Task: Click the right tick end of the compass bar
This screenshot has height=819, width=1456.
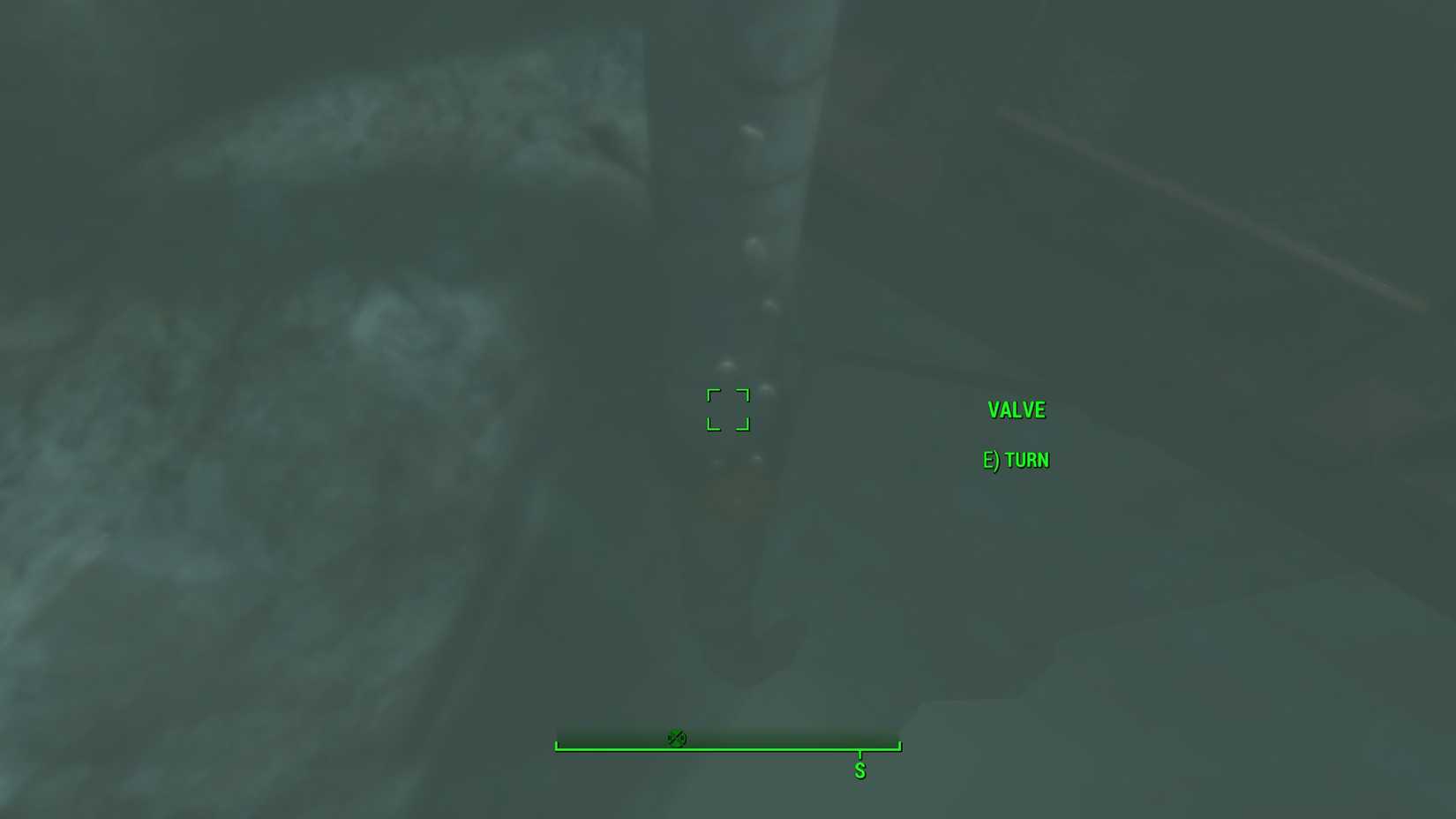Action: (x=898, y=746)
